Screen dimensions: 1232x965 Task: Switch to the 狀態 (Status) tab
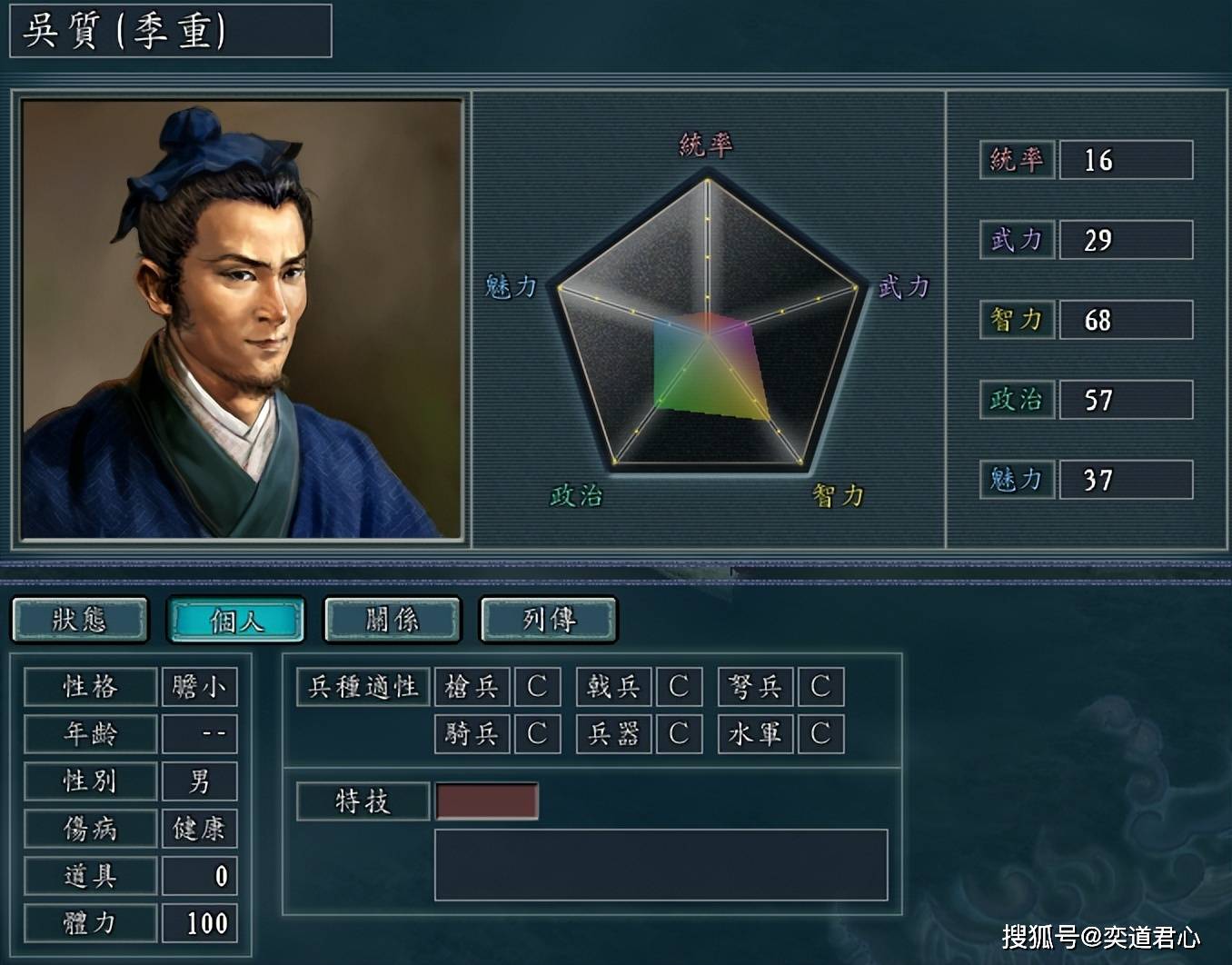pos(80,620)
